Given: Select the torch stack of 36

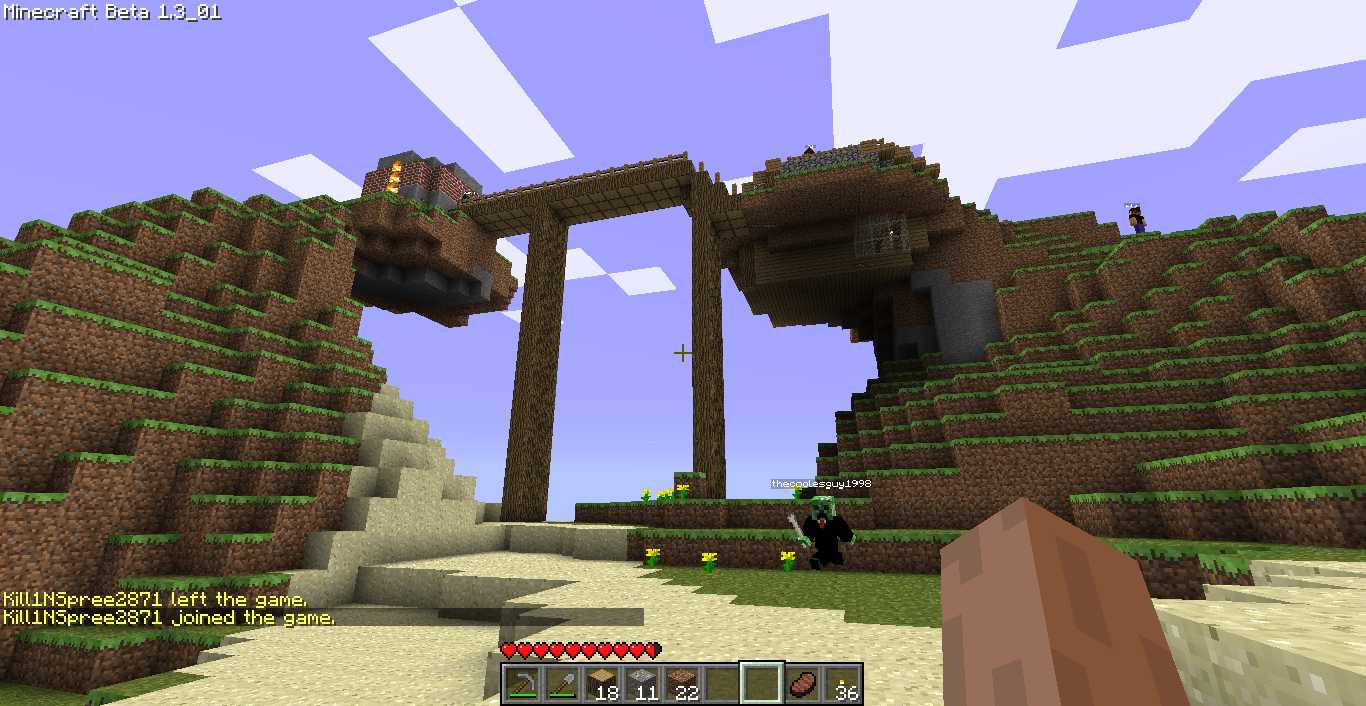Looking at the screenshot, I should [x=841, y=684].
